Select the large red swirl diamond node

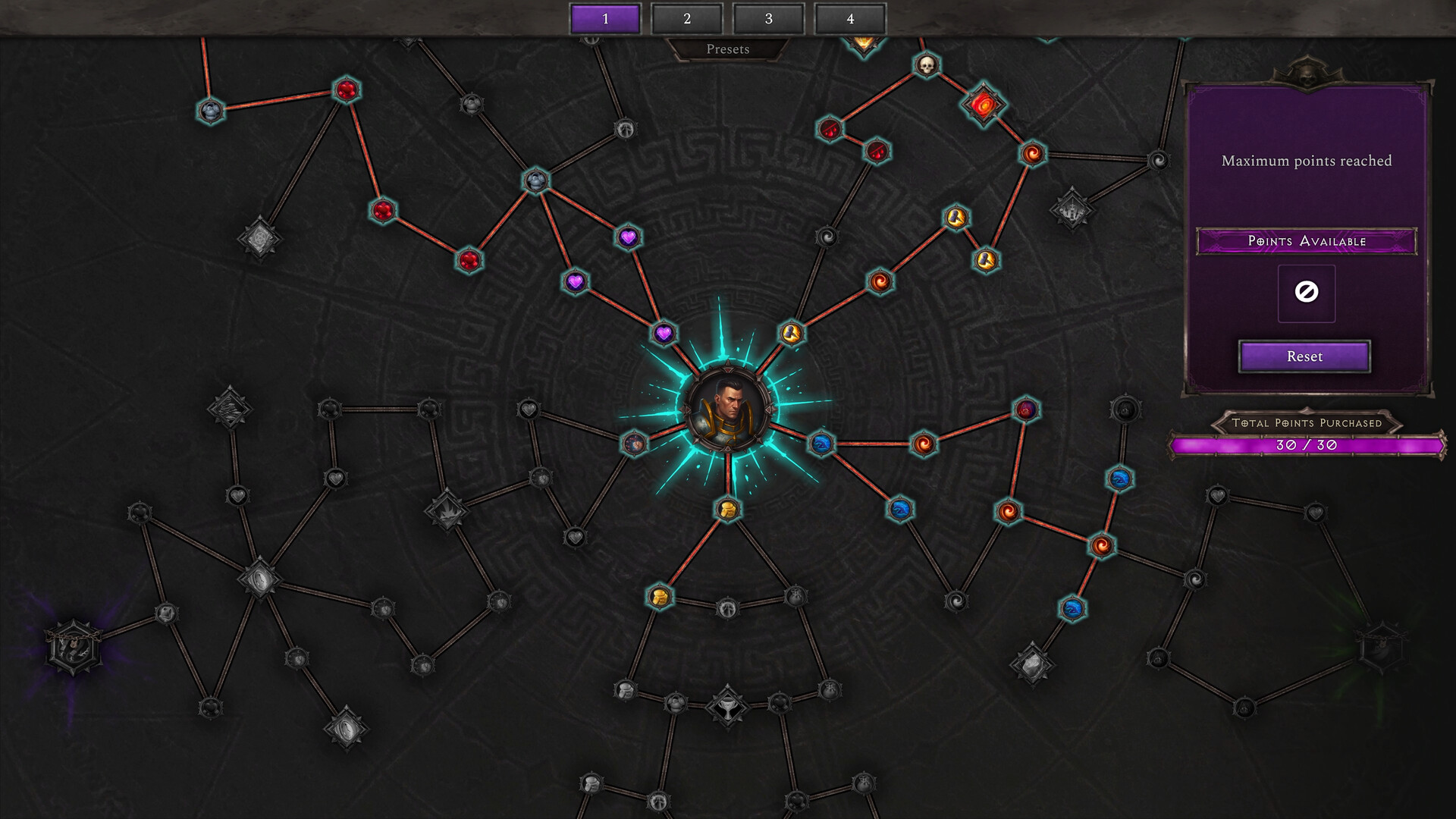coord(983,105)
